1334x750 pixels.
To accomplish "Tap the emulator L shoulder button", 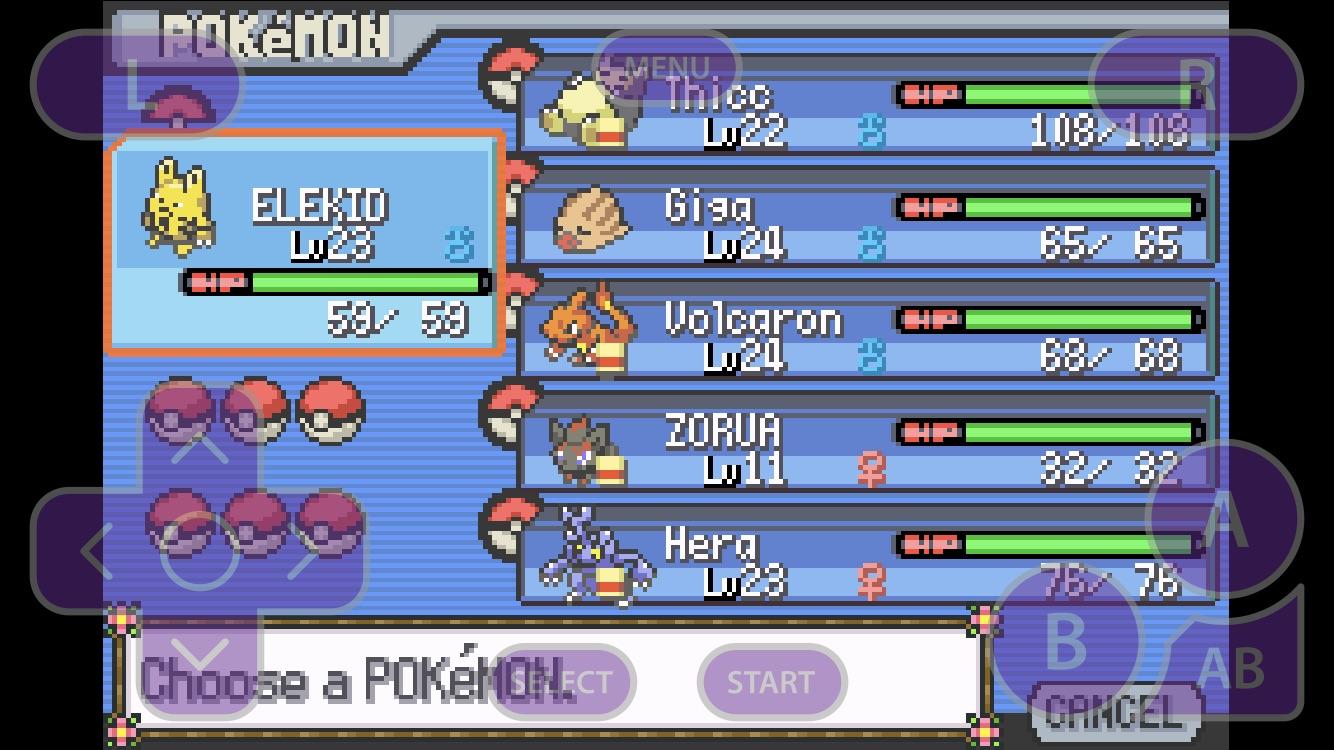I will (x=137, y=84).
